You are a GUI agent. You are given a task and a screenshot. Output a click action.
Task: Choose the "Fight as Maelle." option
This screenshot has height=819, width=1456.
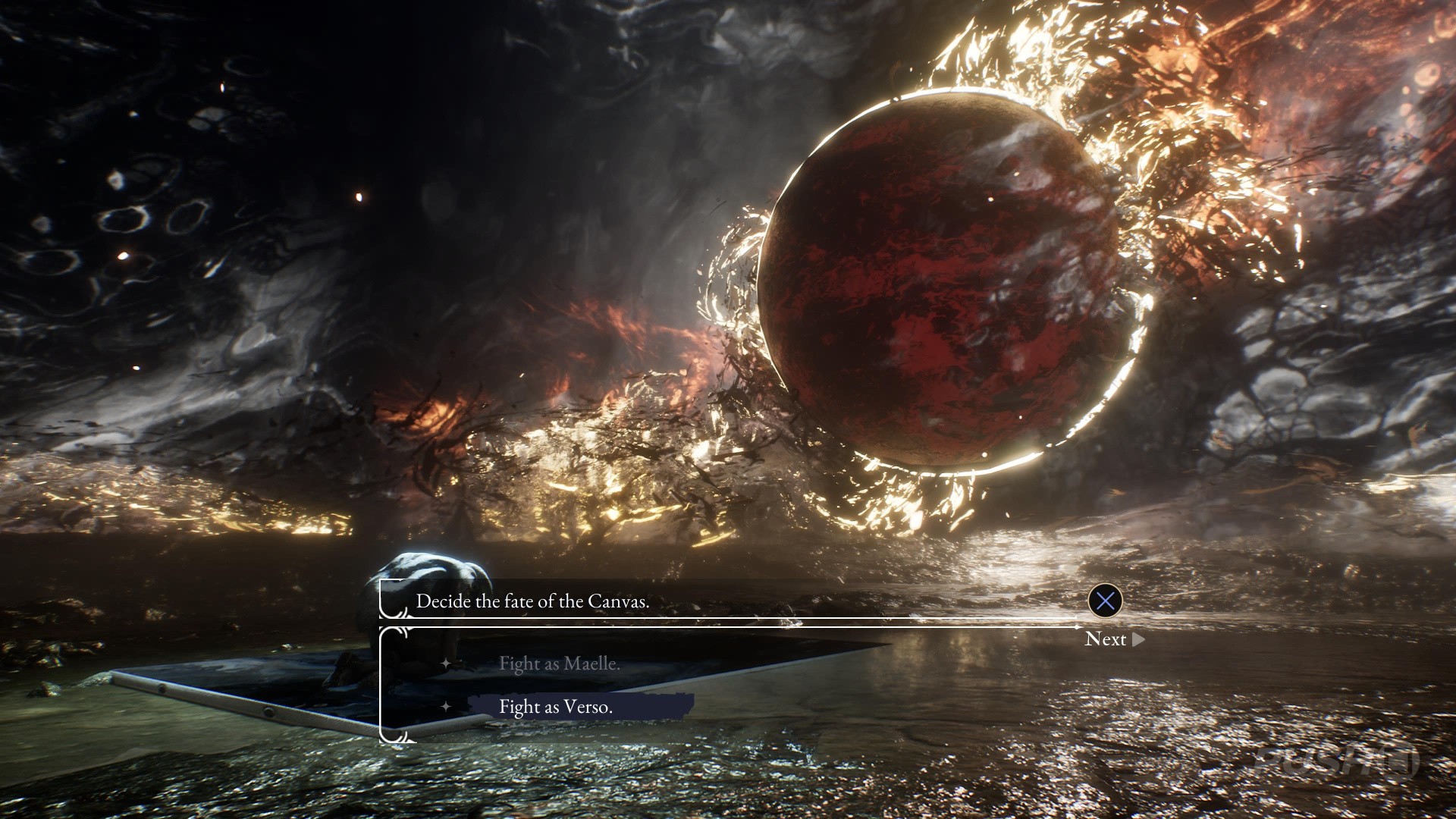pyautogui.click(x=559, y=664)
